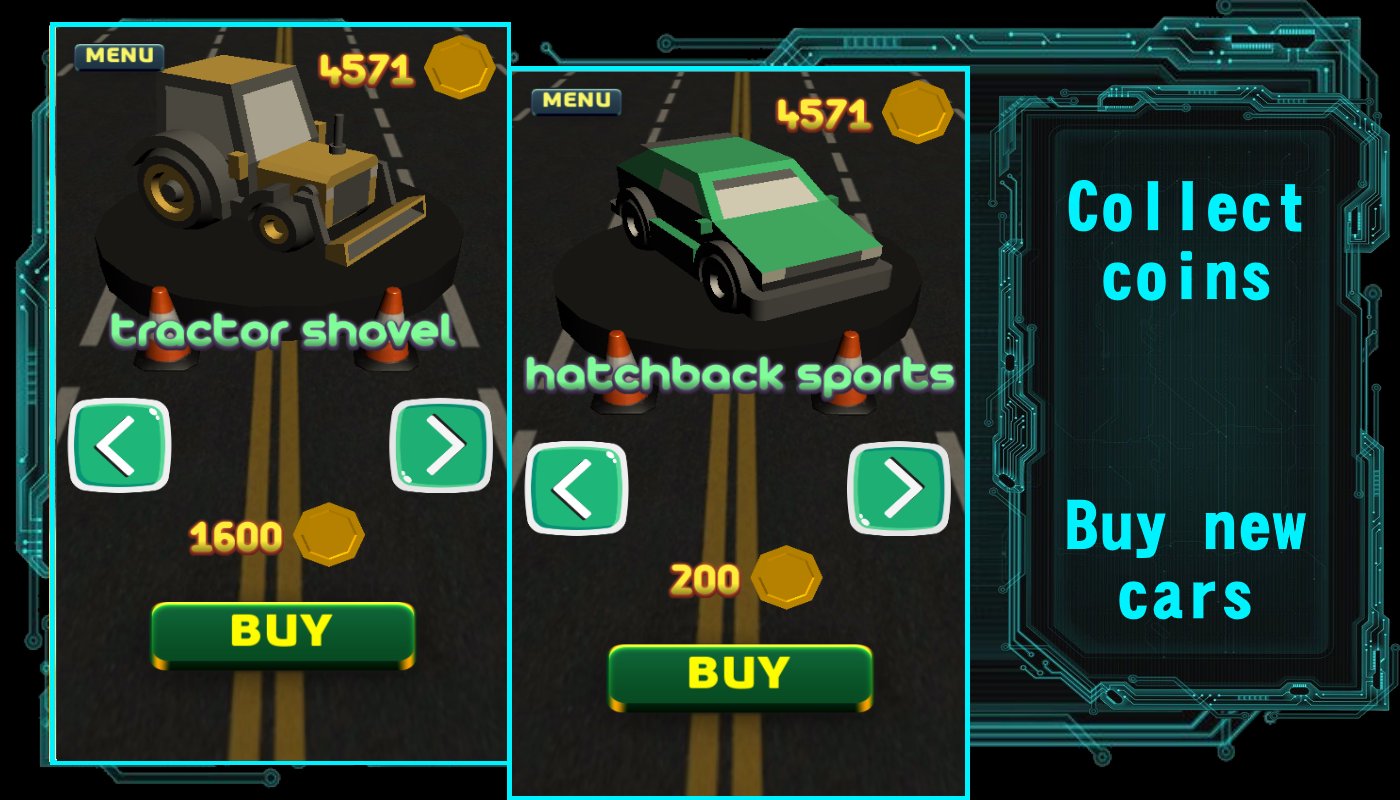Browse to the previous vehicle from tractor shovel

[x=119, y=447]
